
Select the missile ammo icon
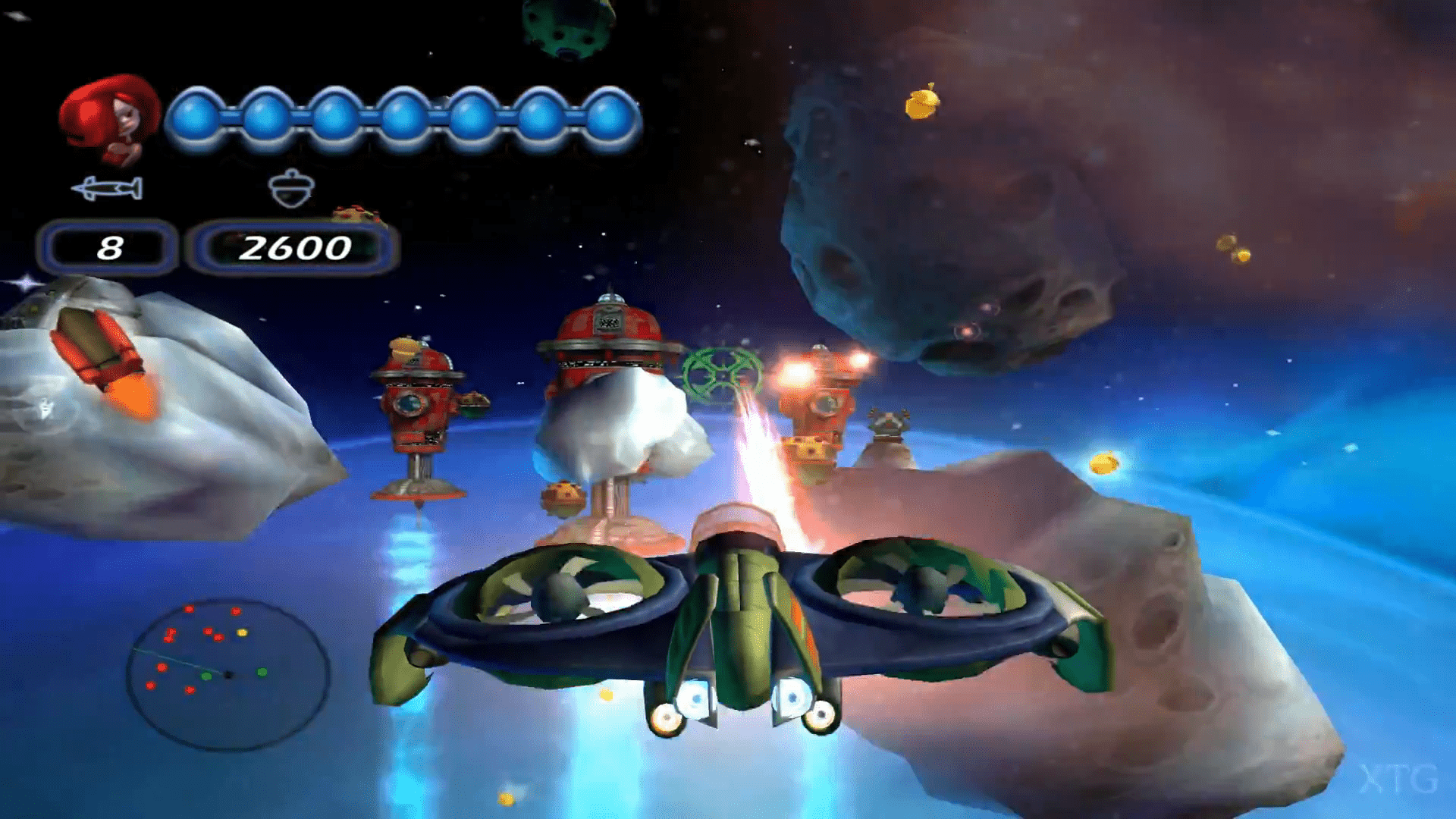point(107,188)
